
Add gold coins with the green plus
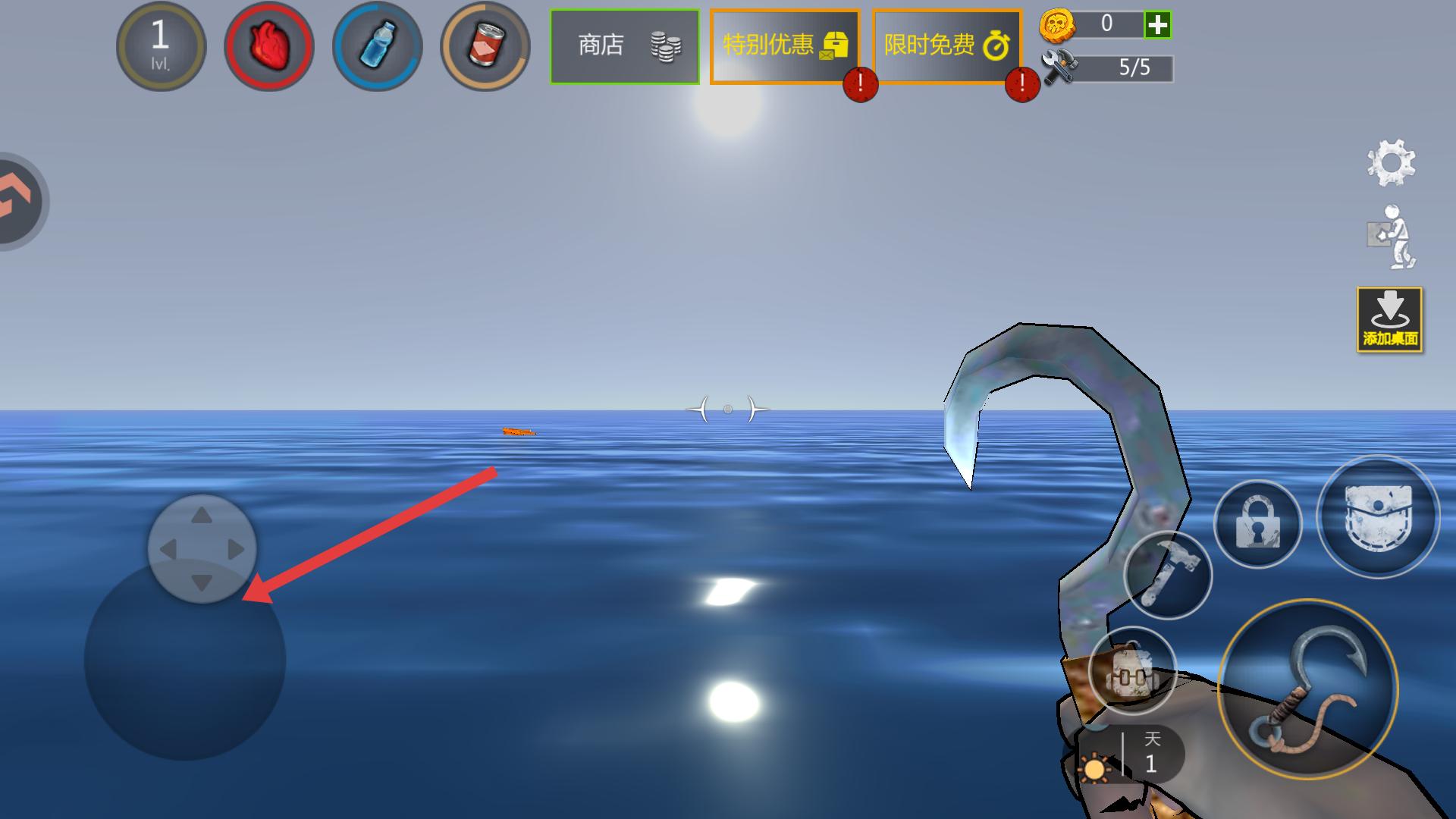coord(1157,25)
